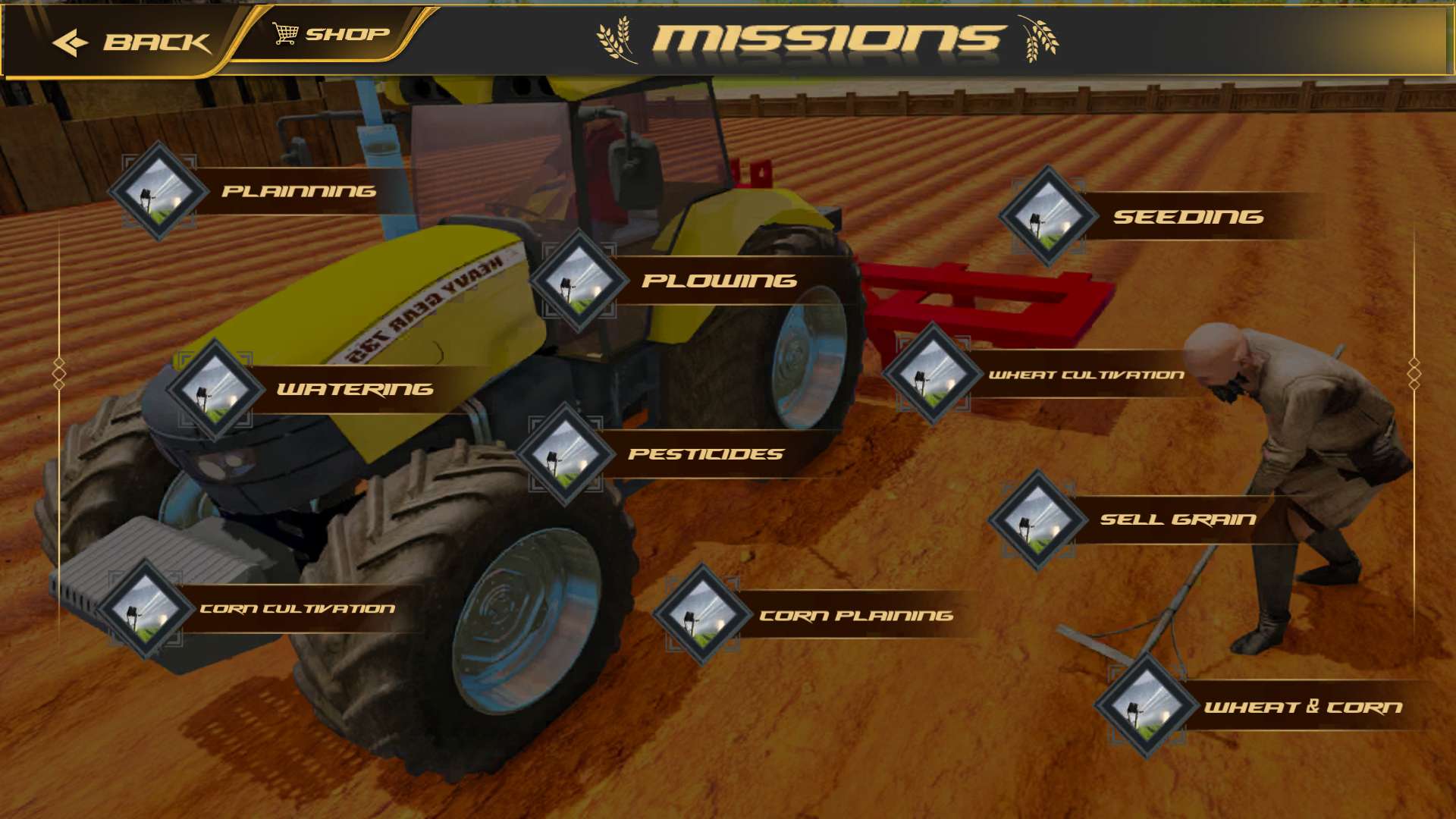Select the Sell Grain mission

(x=1177, y=519)
